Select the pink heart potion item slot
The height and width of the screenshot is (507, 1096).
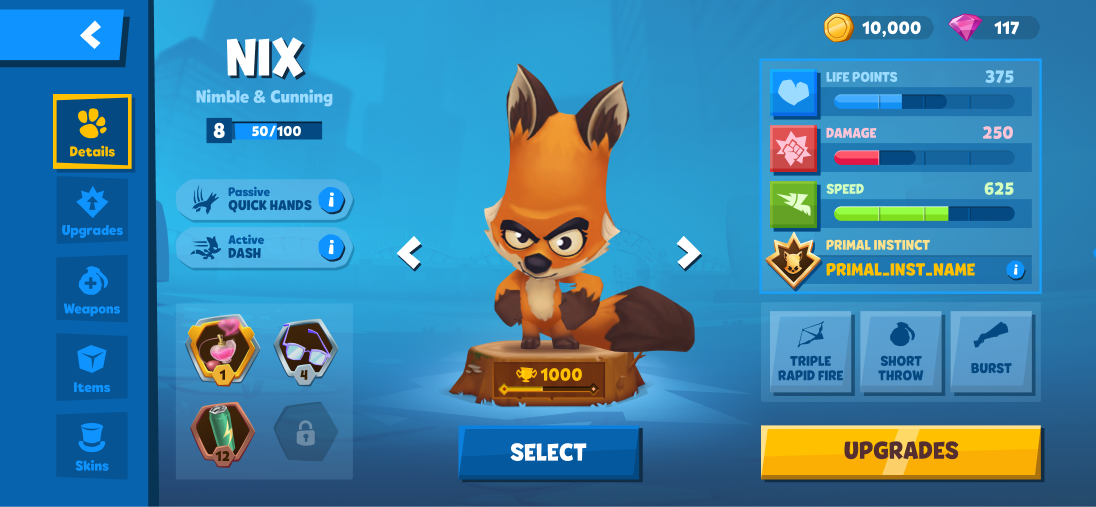point(222,349)
